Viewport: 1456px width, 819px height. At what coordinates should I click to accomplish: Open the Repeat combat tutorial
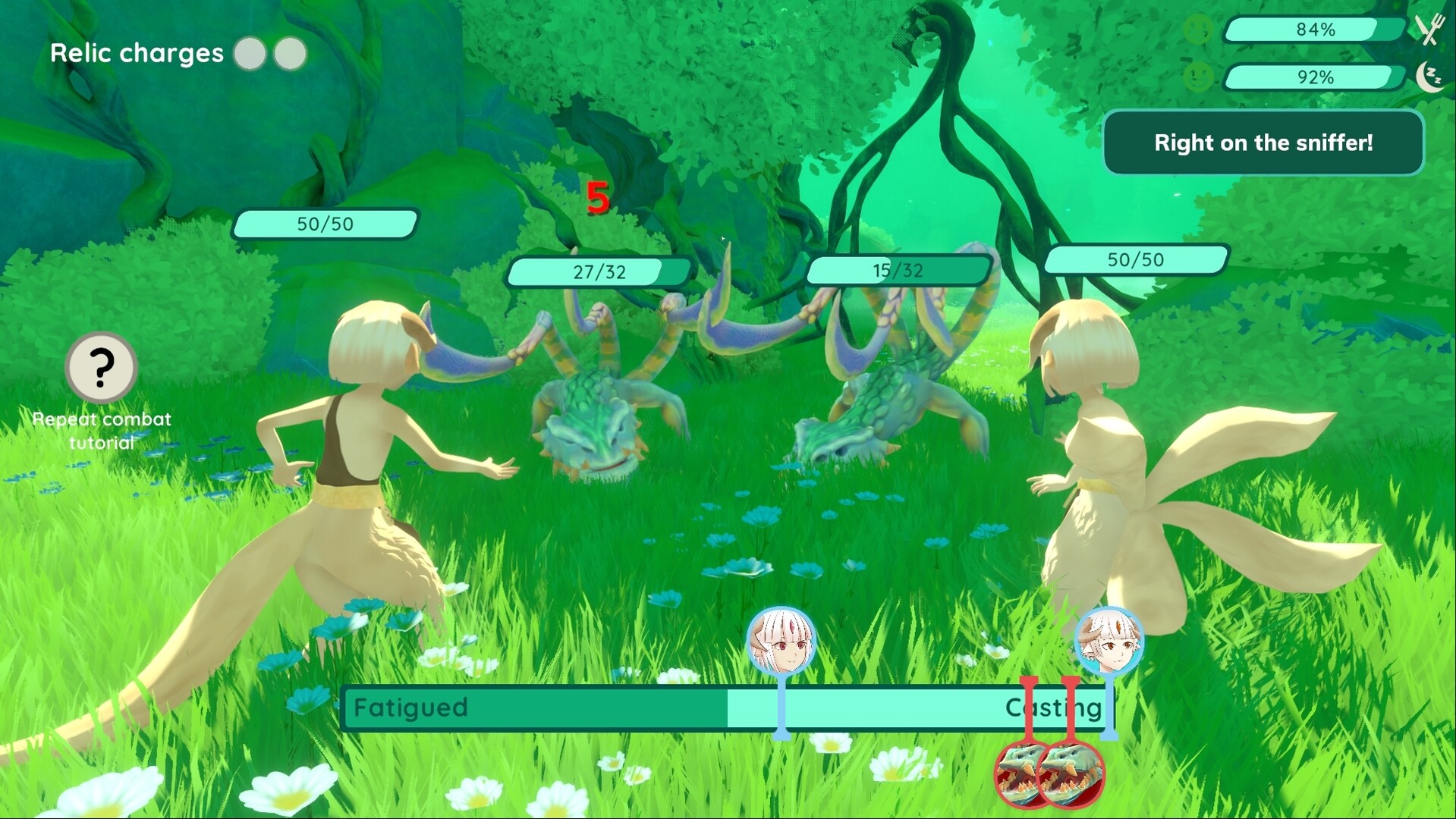tap(102, 429)
